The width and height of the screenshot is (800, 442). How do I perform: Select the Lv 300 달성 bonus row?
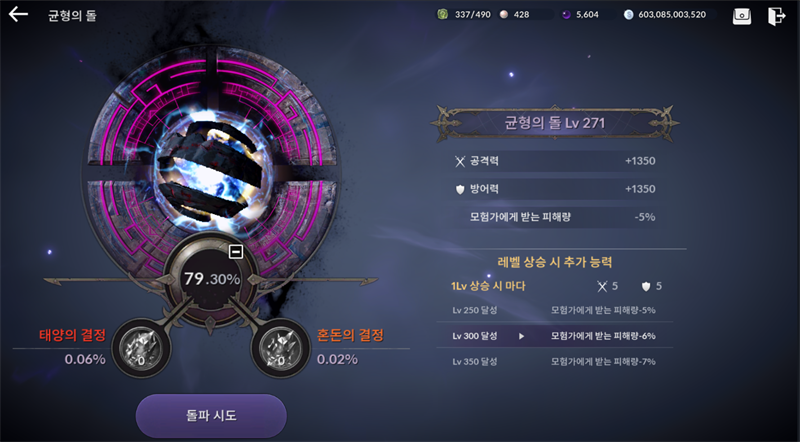[554, 336]
